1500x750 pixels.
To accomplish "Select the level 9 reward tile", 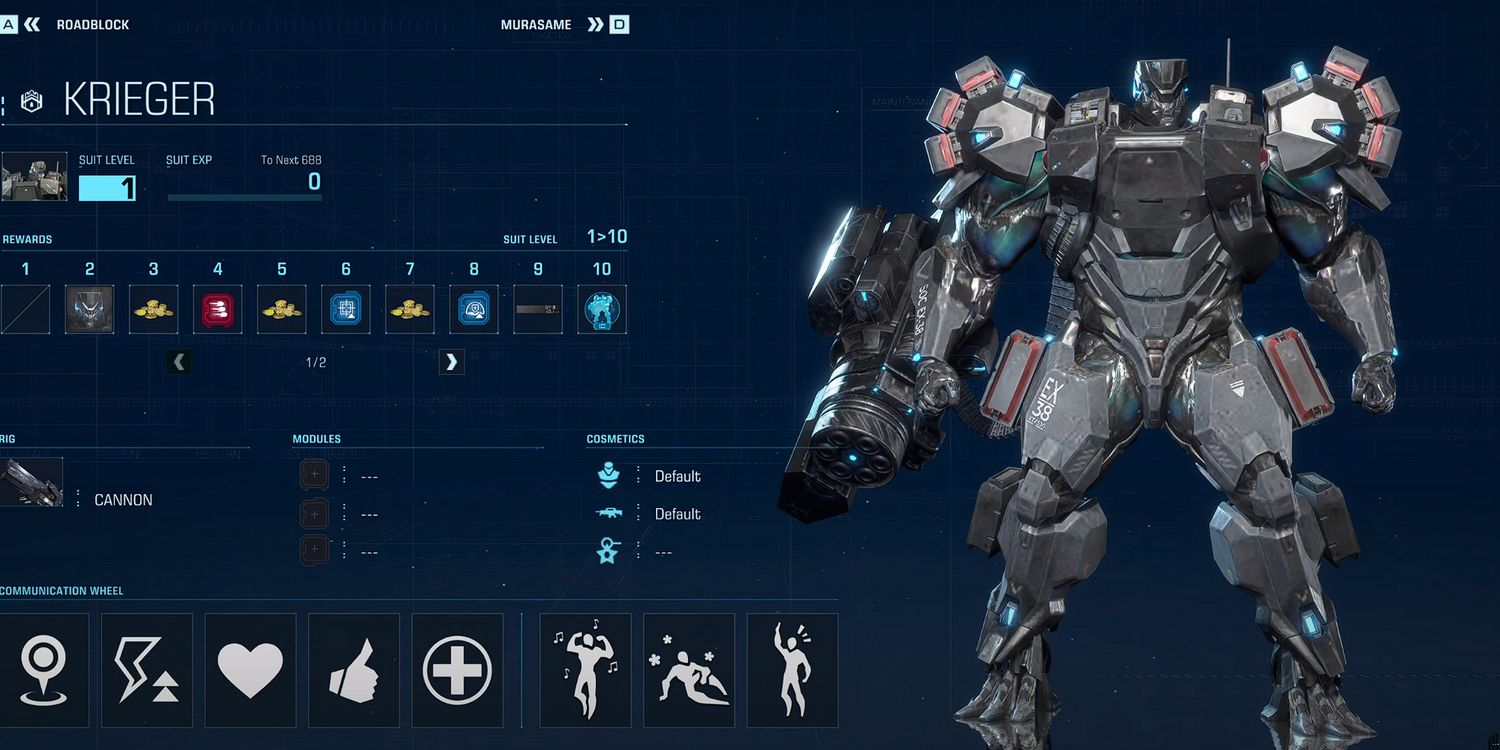I will click(538, 309).
